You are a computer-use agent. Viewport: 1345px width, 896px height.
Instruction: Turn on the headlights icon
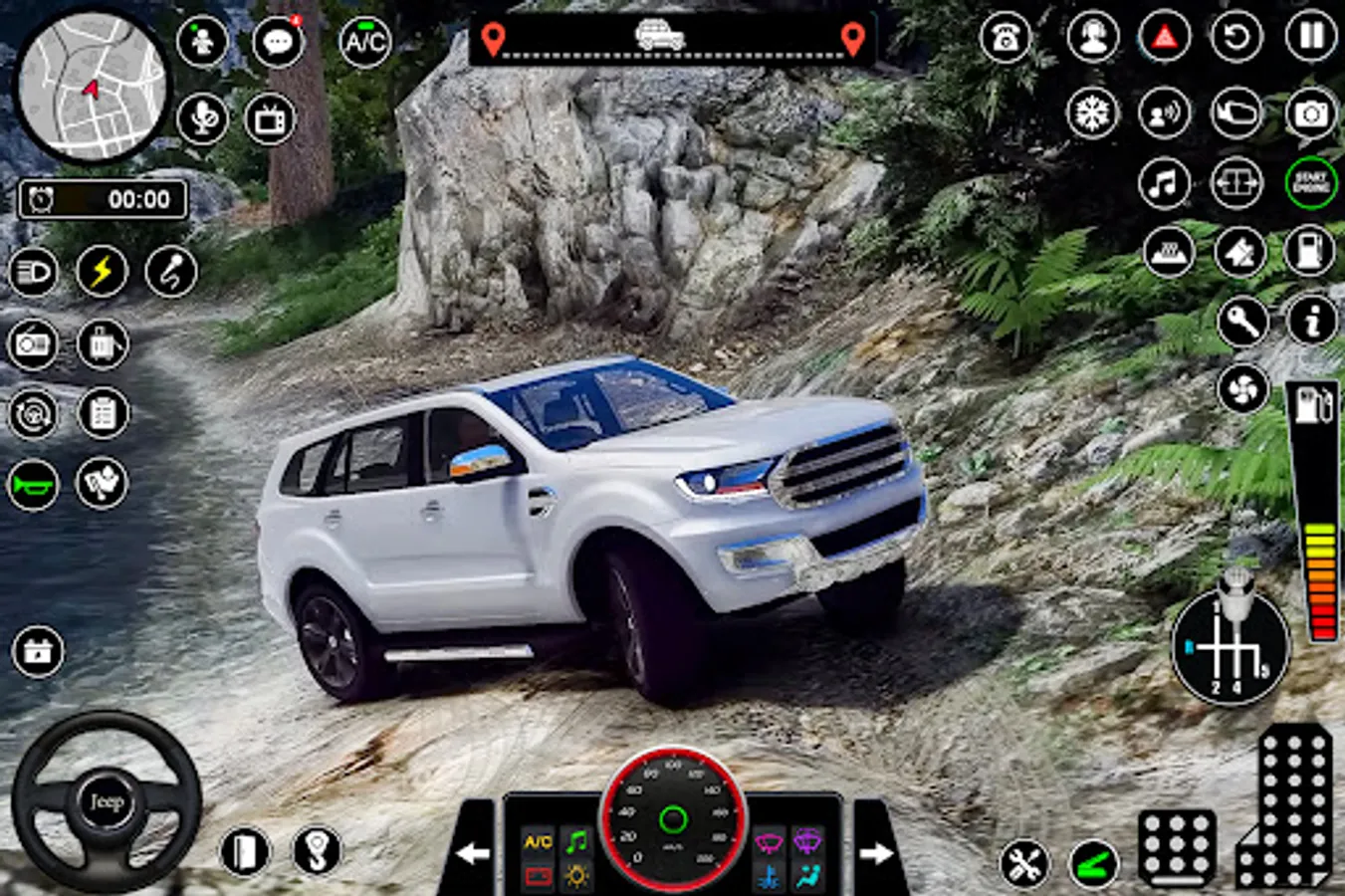point(33,272)
